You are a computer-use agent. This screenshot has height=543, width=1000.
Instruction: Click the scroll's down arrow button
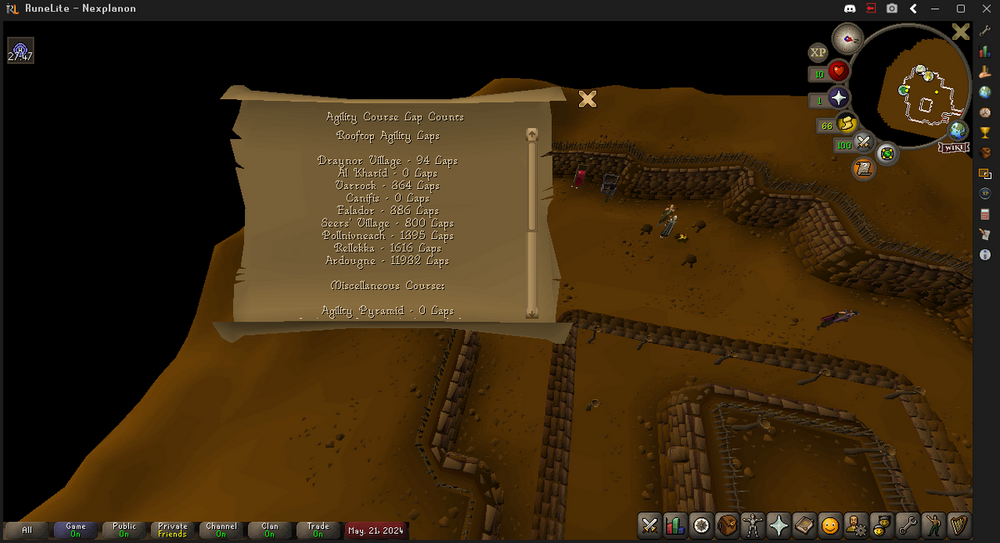tap(532, 312)
